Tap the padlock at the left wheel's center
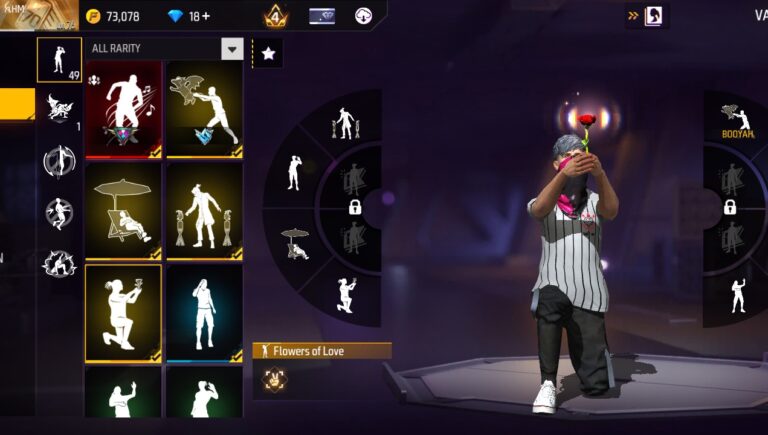Viewport: 768px width, 435px height. (354, 208)
